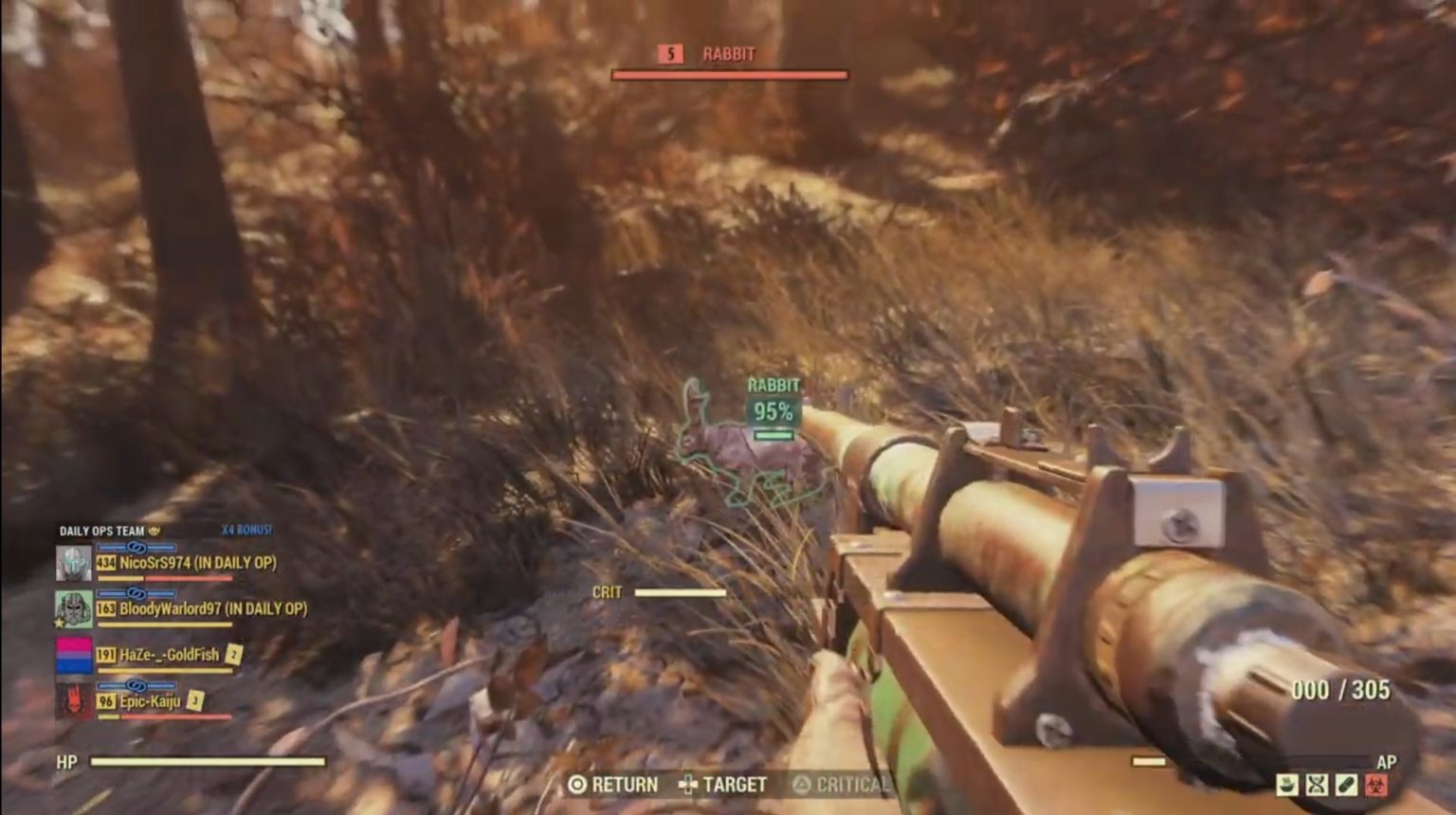This screenshot has height=815, width=1456.
Task: Click NicoSrS974's power armor avatar
Action: click(x=73, y=563)
